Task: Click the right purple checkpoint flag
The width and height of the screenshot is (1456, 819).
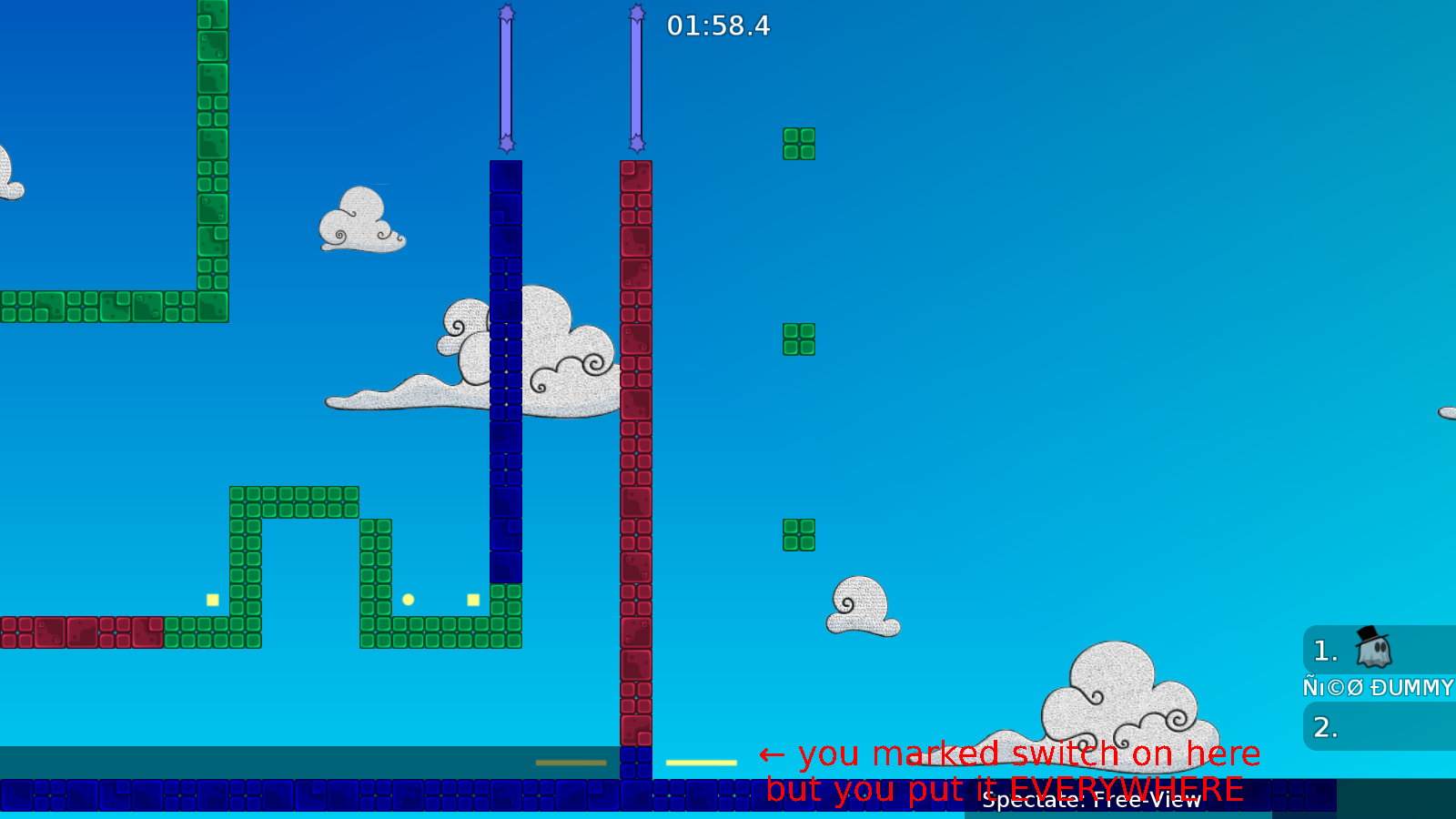Action: click(x=637, y=77)
